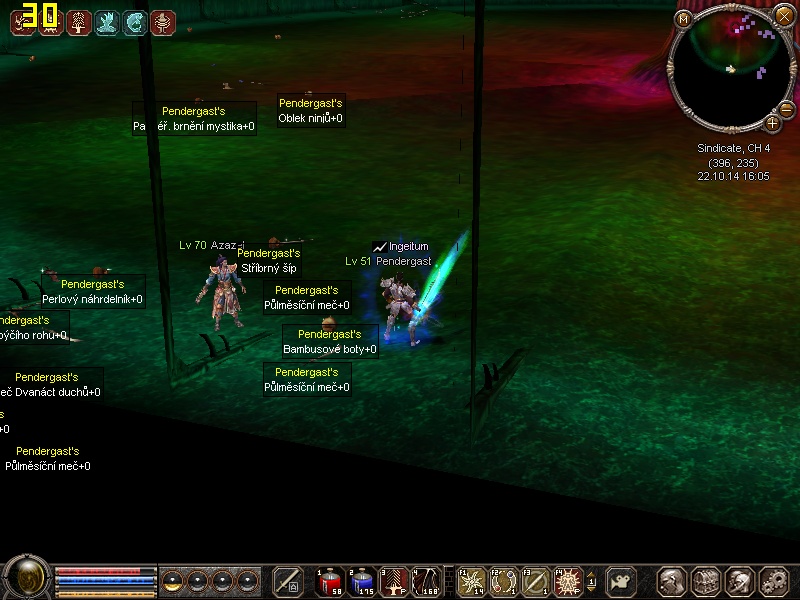800x600 pixels.
Task: Close the minimap with the X button
Action: click(x=784, y=15)
